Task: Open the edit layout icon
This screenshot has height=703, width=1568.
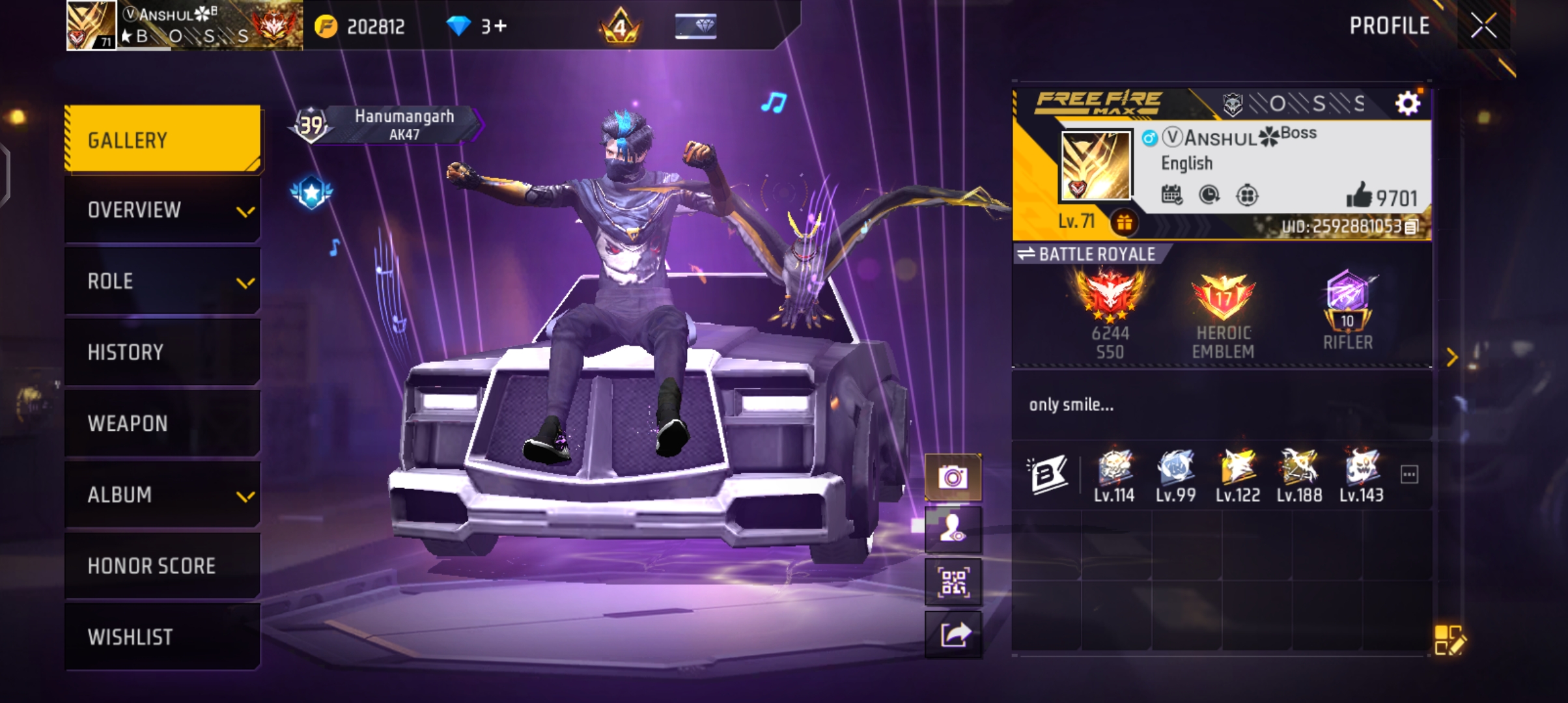Action: [x=1449, y=639]
